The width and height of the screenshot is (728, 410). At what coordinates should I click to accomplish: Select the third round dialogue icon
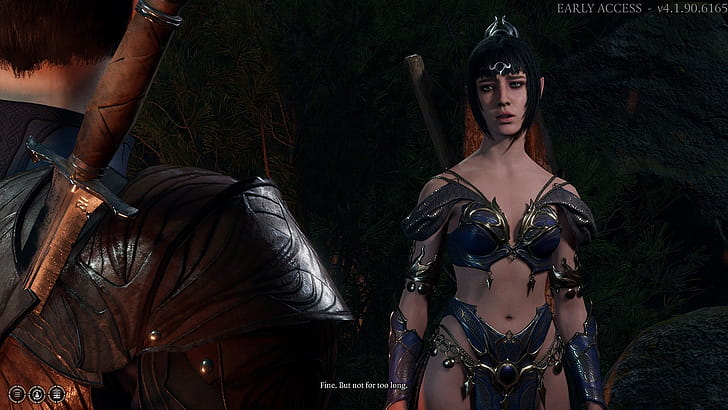click(56, 394)
